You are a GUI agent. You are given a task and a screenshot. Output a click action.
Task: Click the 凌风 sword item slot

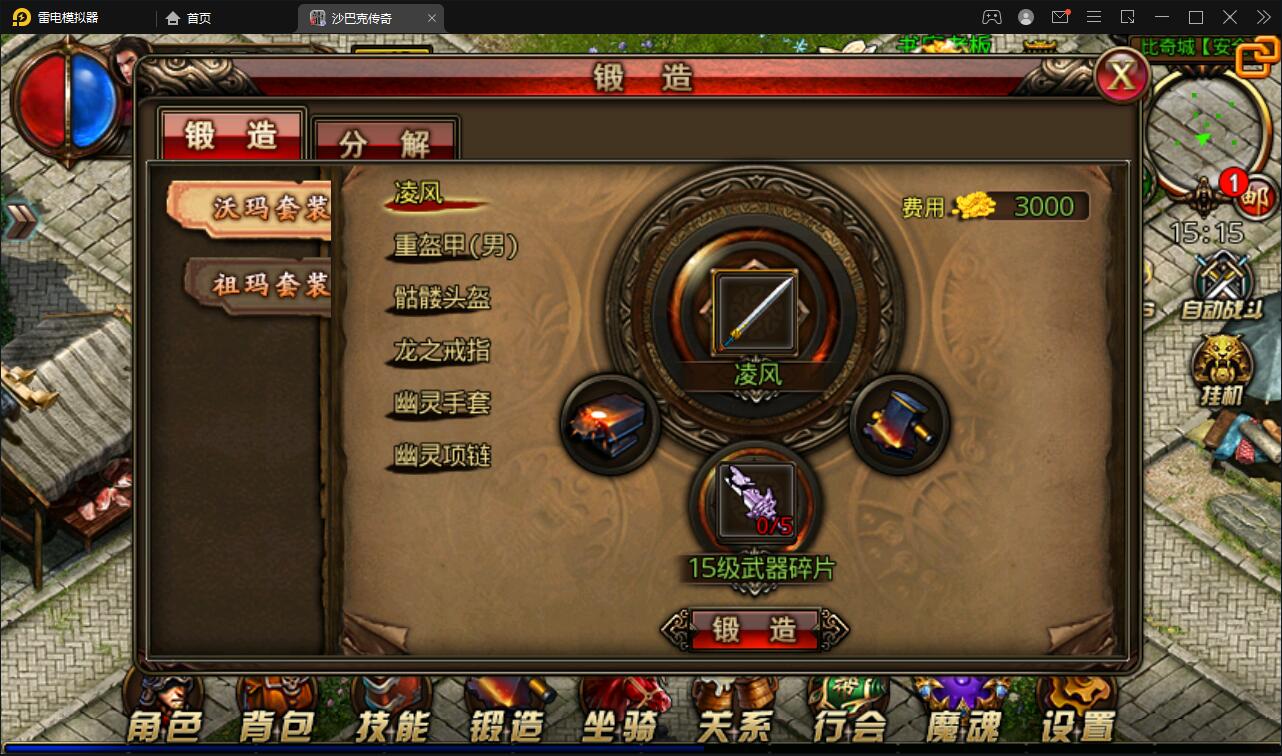[x=755, y=312]
